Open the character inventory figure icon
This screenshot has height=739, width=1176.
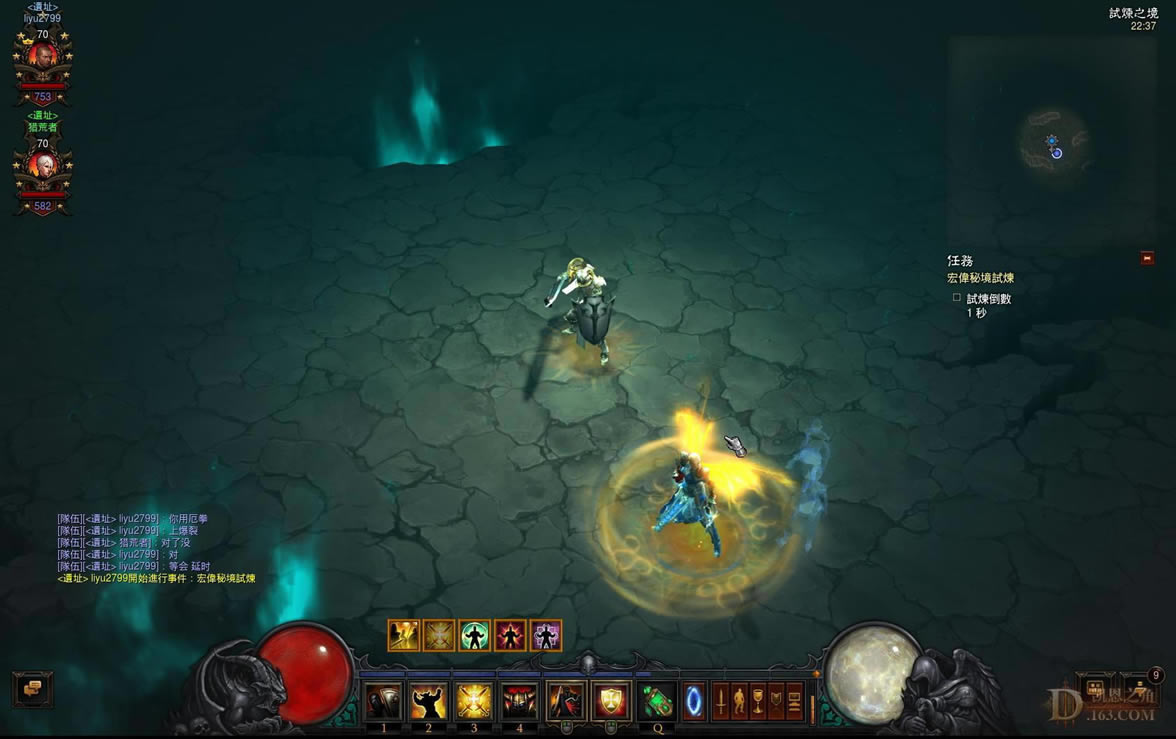click(x=739, y=702)
